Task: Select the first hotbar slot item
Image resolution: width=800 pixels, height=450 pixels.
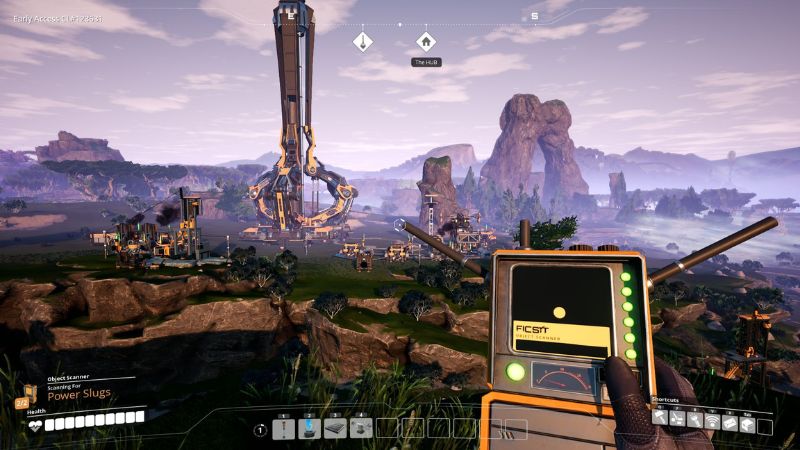Action: tap(284, 429)
